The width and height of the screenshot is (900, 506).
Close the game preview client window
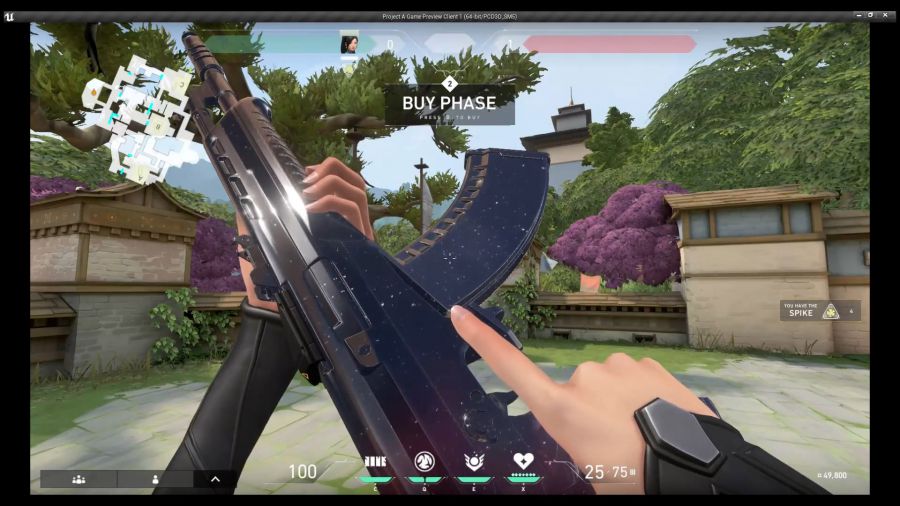(886, 16)
